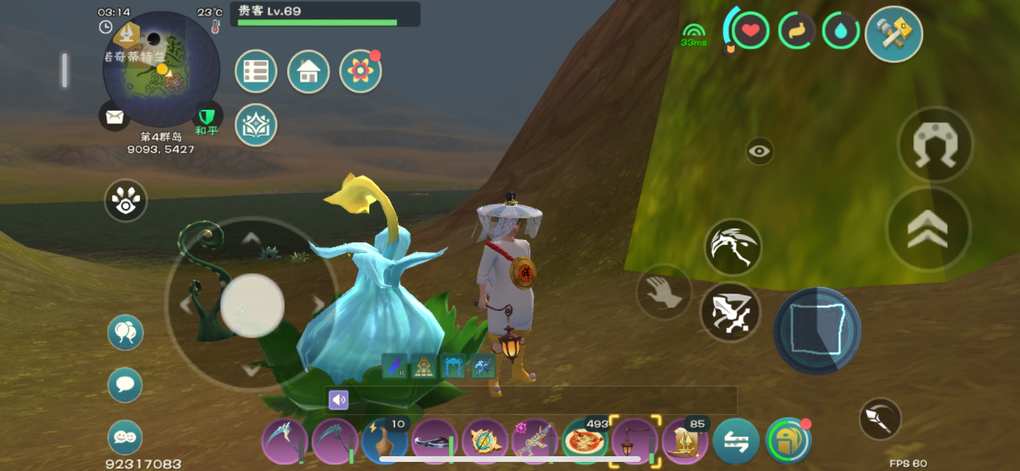Tap the hotbar swap arrows button

[736, 441]
